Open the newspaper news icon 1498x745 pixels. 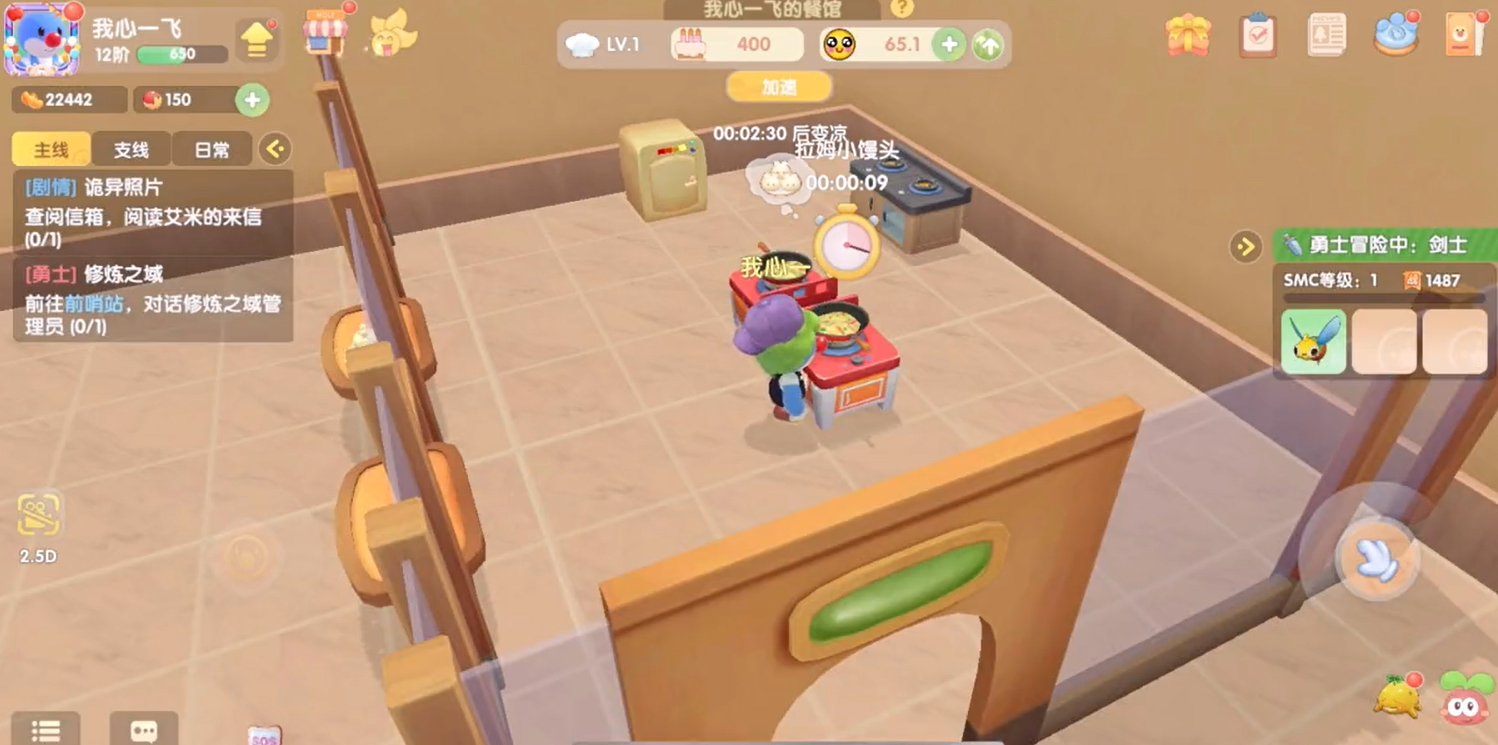(1326, 36)
